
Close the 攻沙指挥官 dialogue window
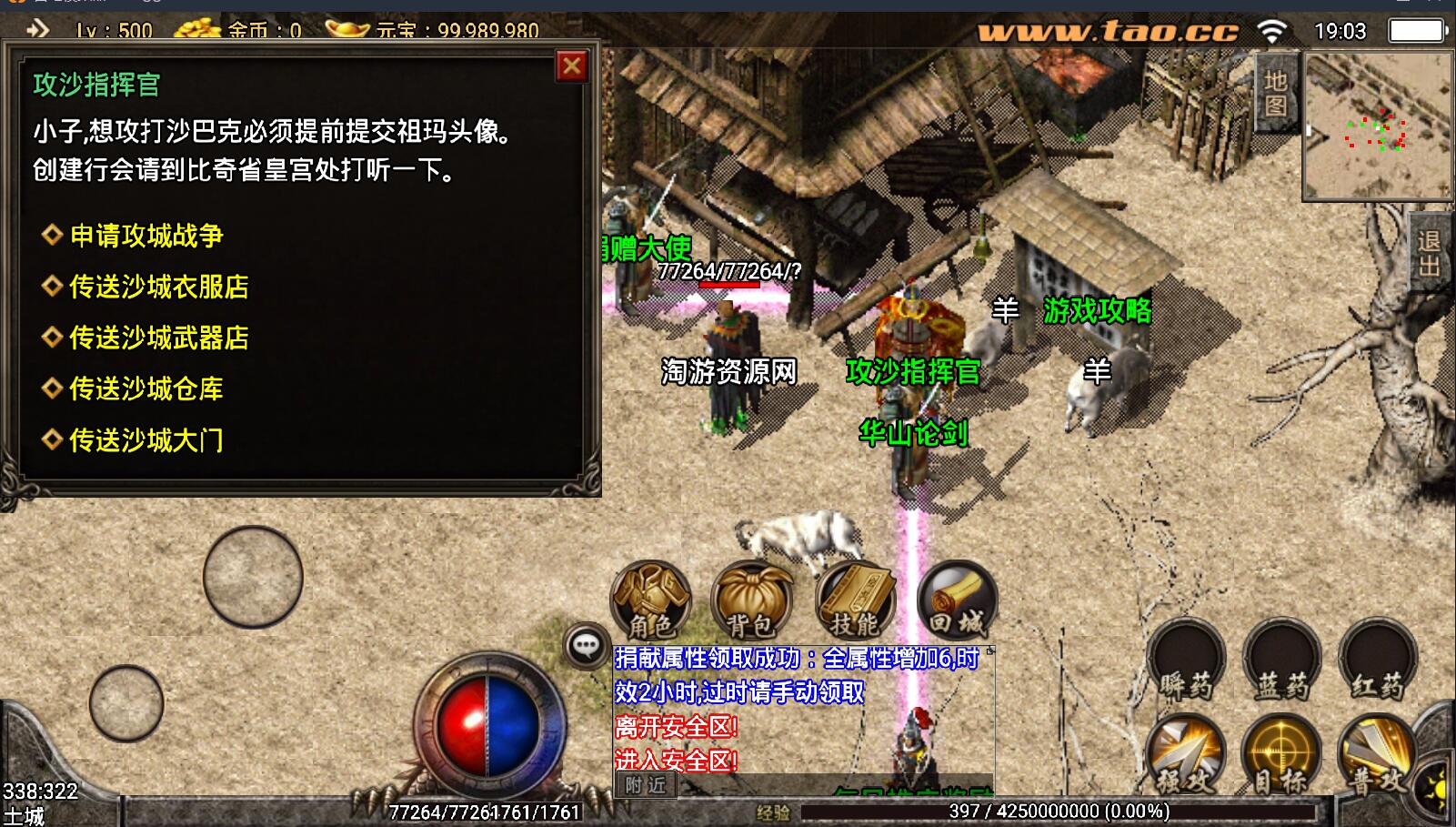572,66
